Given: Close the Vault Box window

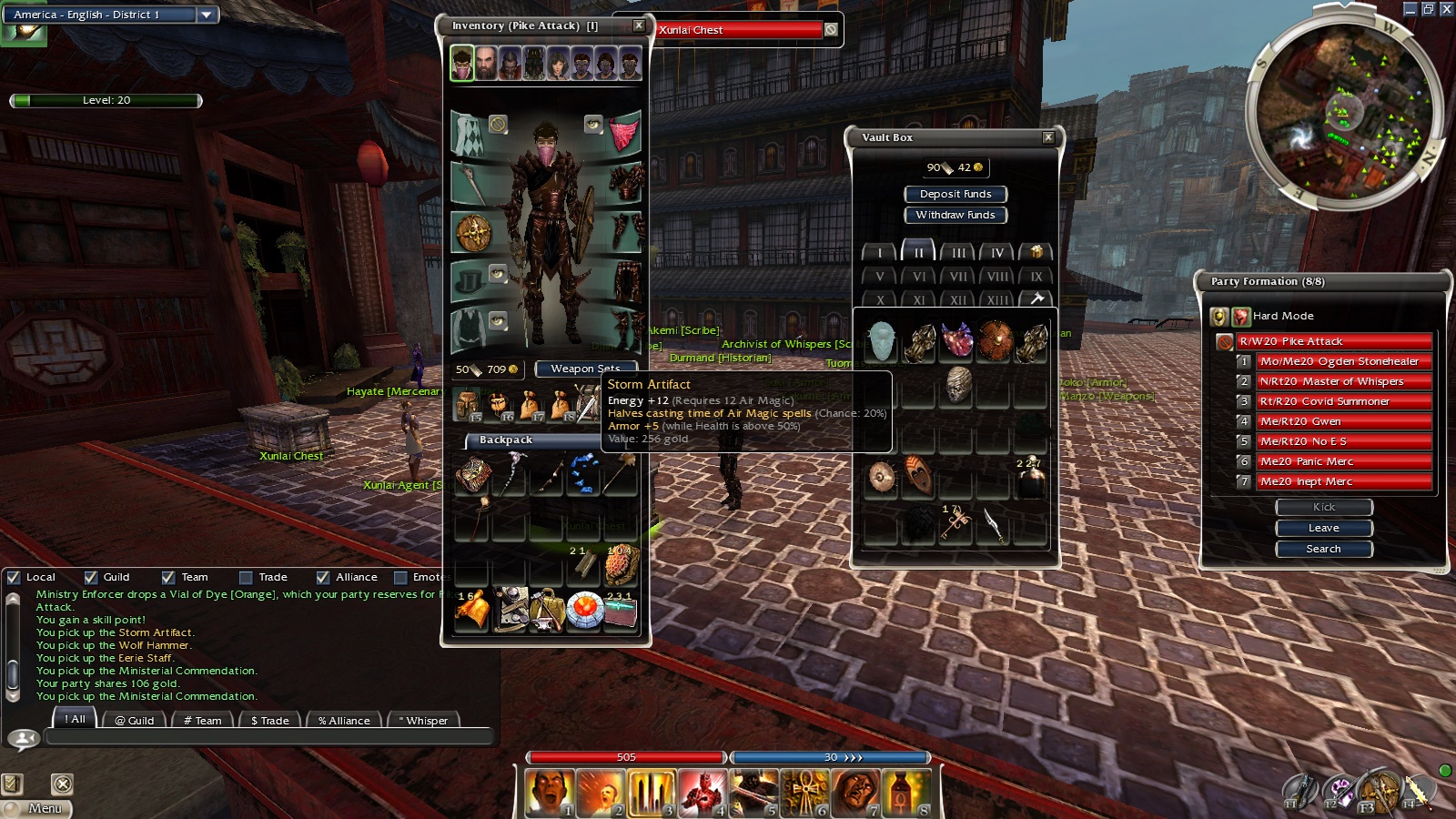Looking at the screenshot, I should pyautogui.click(x=1048, y=137).
